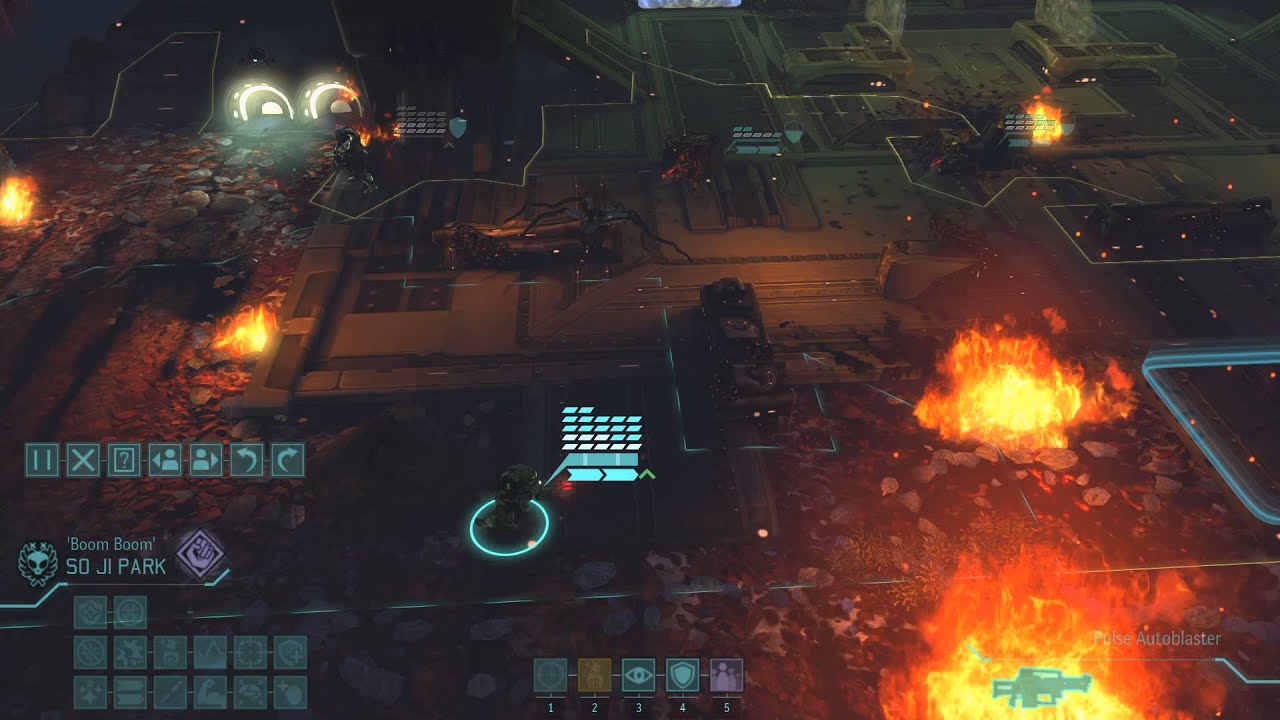Viewport: 1280px width, 720px height.
Task: Activate the crosshair ability in slot 1
Action: 550,675
